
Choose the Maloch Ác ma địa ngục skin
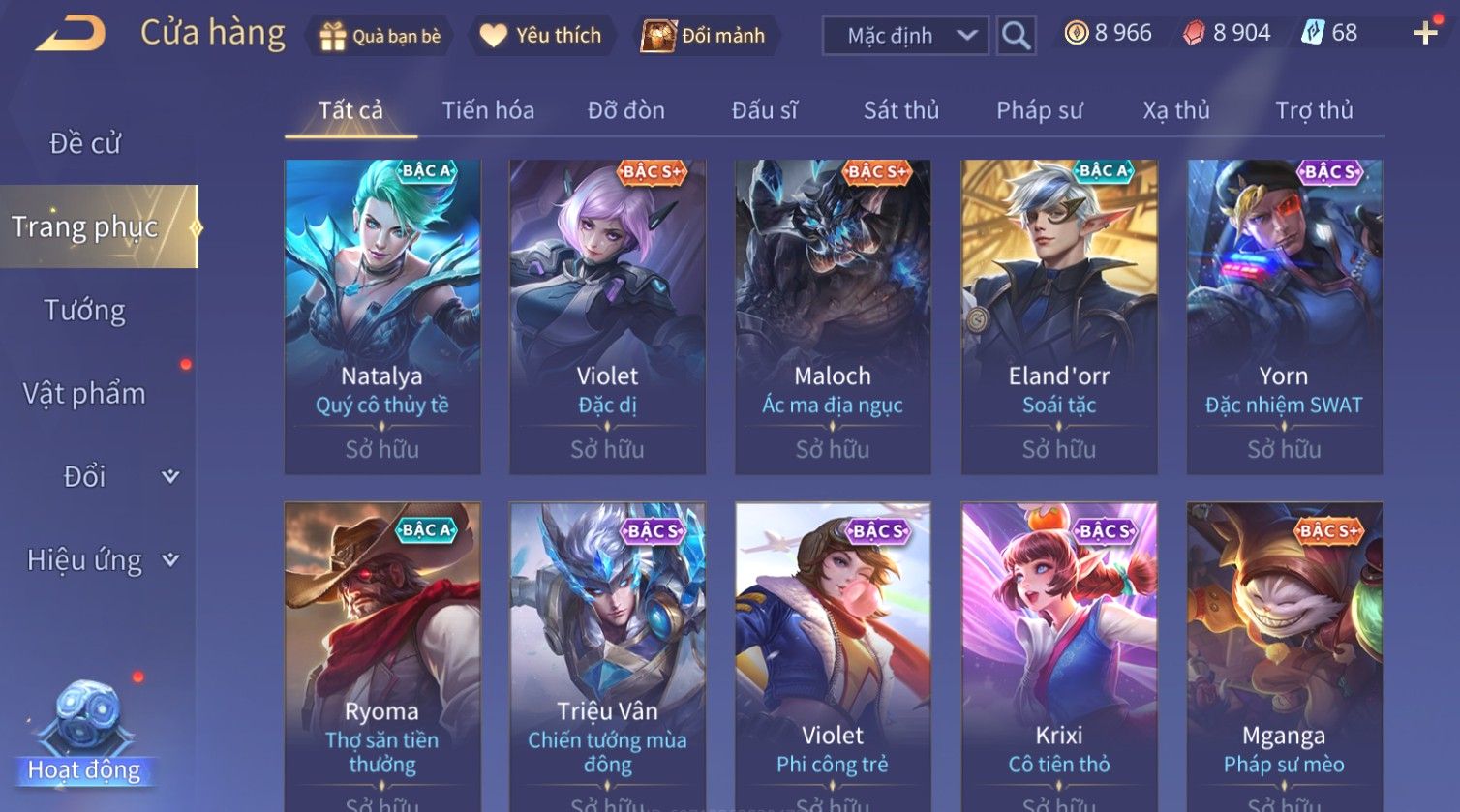coord(833,316)
